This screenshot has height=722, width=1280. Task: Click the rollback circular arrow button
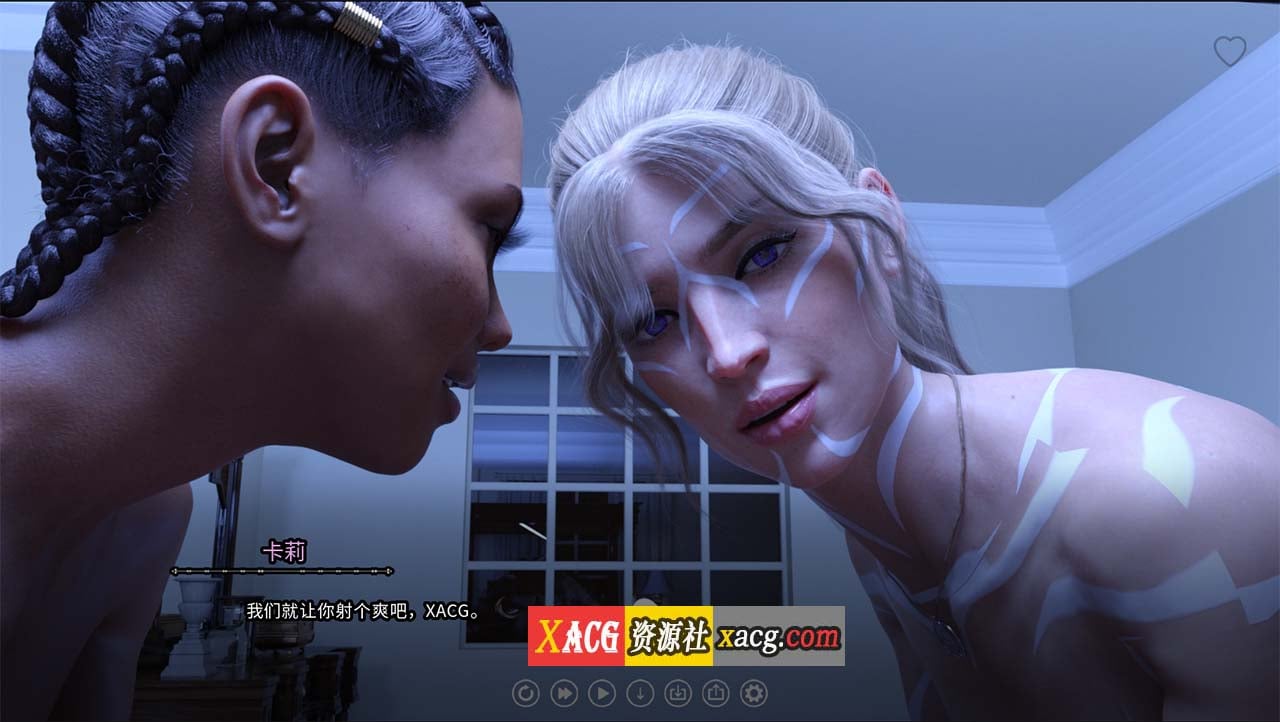(525, 692)
